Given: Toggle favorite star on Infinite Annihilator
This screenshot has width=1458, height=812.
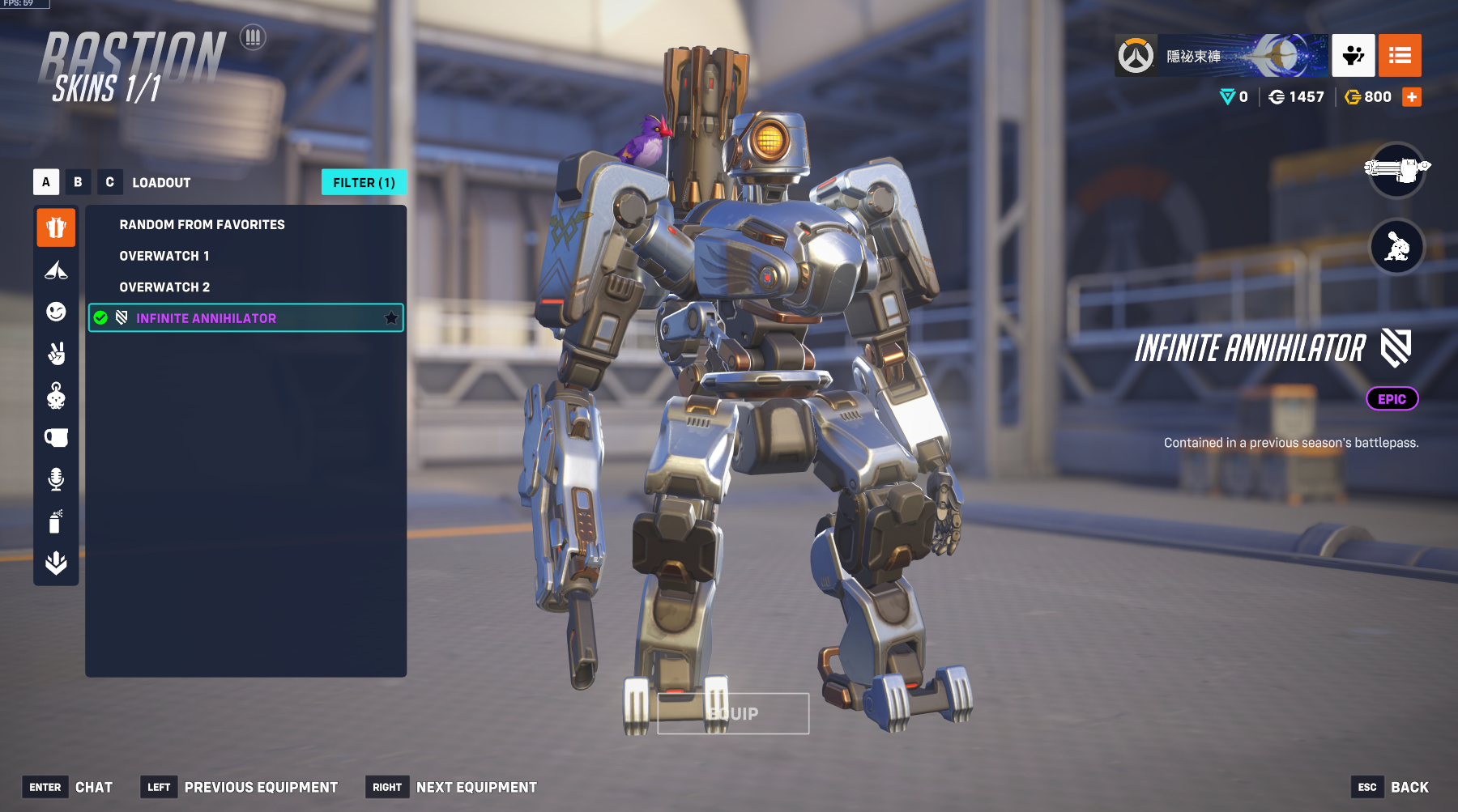Looking at the screenshot, I should (x=391, y=318).
